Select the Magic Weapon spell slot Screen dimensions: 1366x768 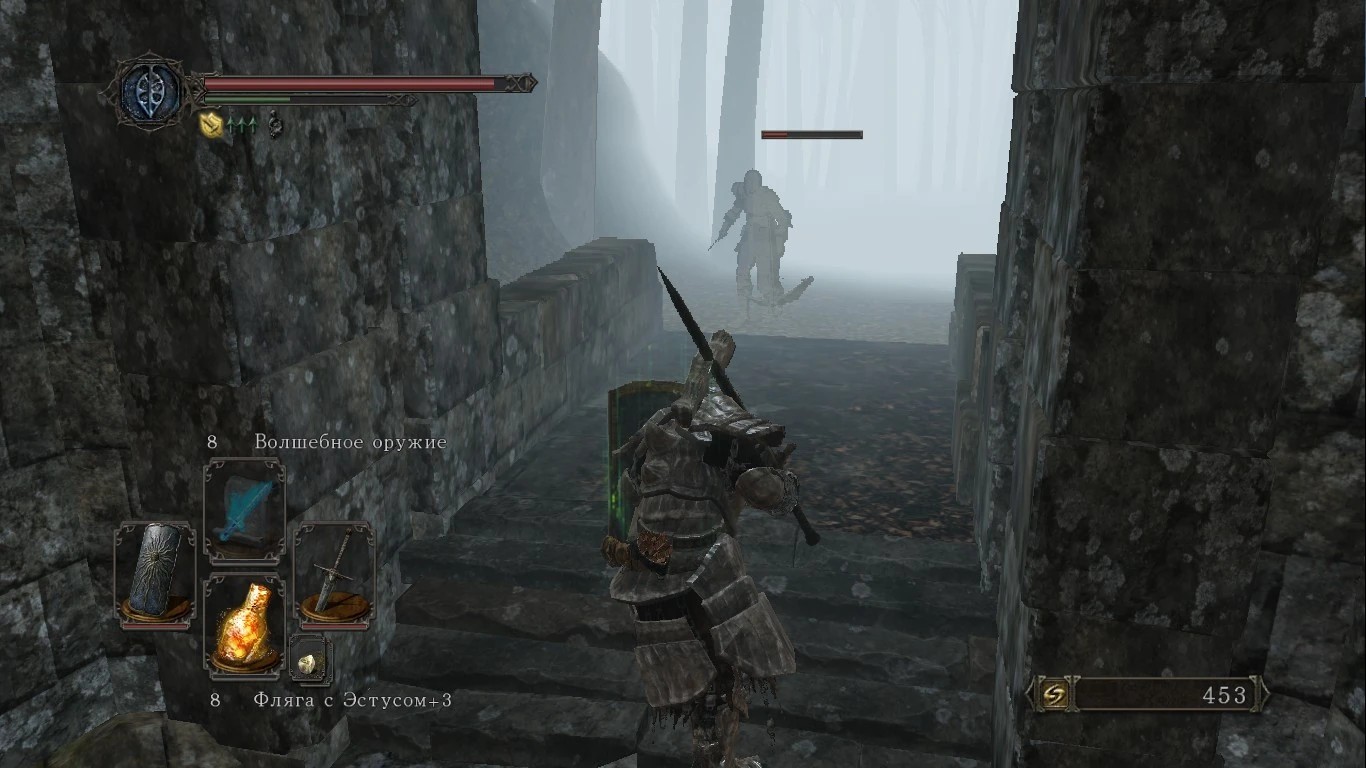pyautogui.click(x=244, y=512)
